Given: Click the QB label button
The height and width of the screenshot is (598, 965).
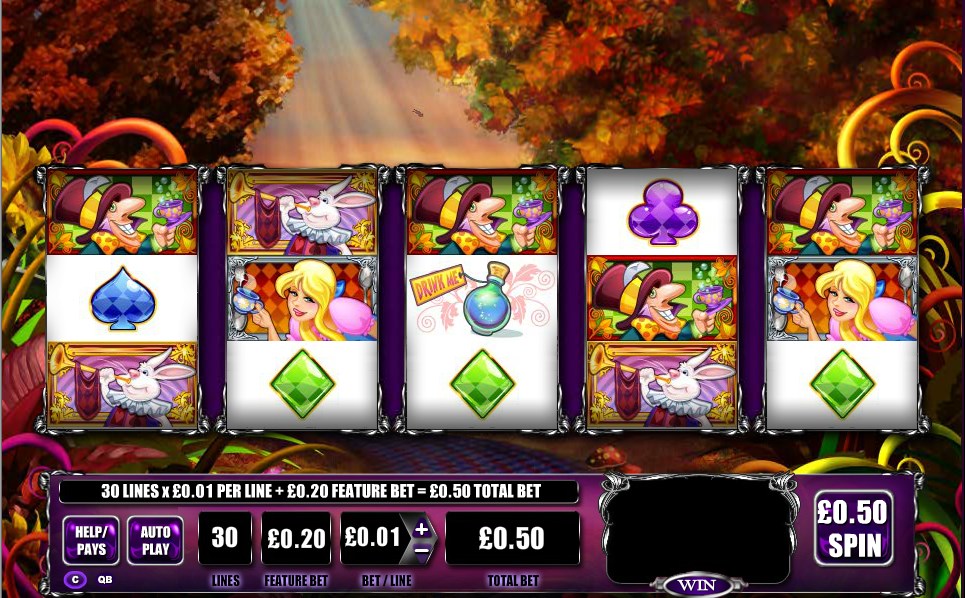Looking at the screenshot, I should click(x=105, y=579).
